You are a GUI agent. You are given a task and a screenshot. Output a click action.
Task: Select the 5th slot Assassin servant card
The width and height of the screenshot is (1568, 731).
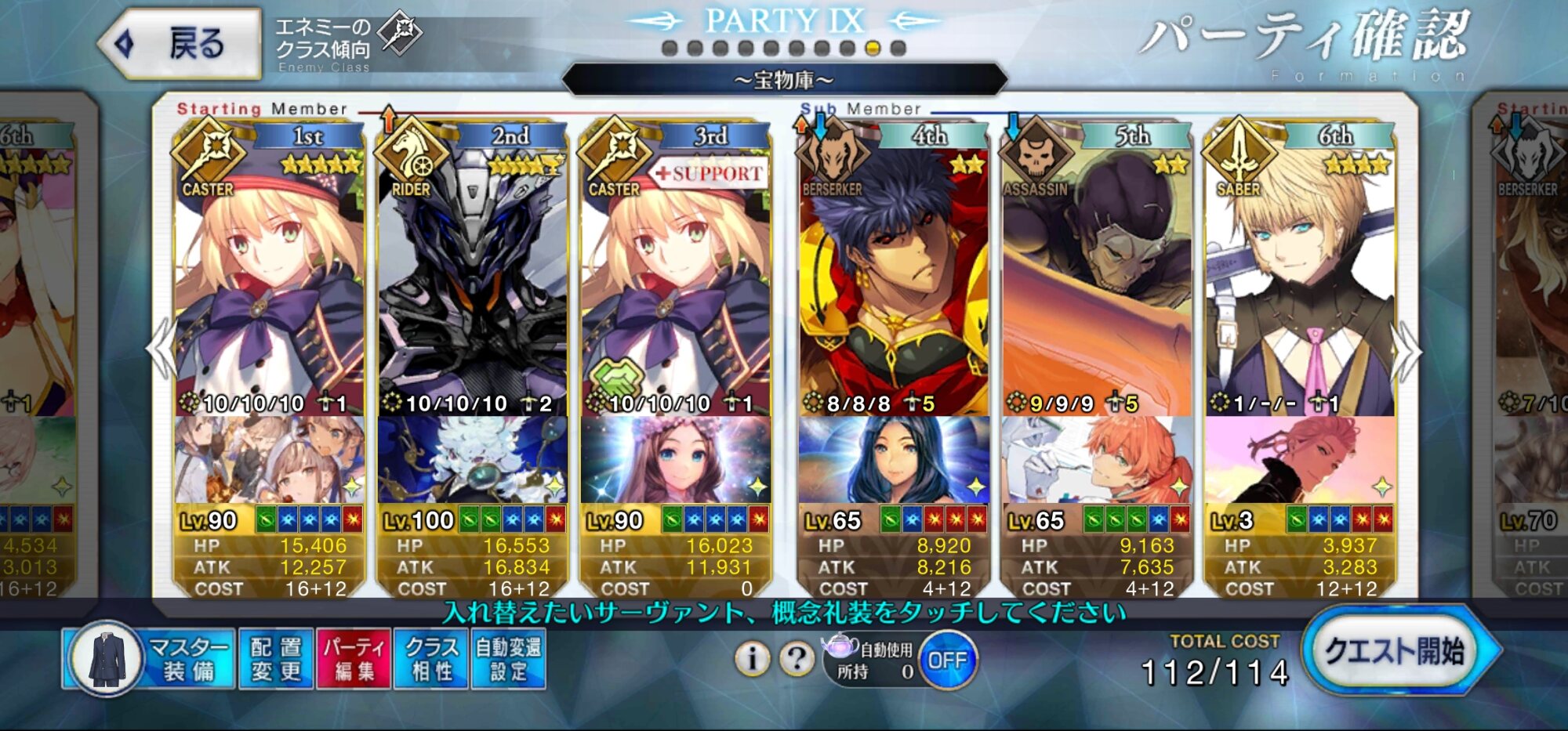[1097, 282]
